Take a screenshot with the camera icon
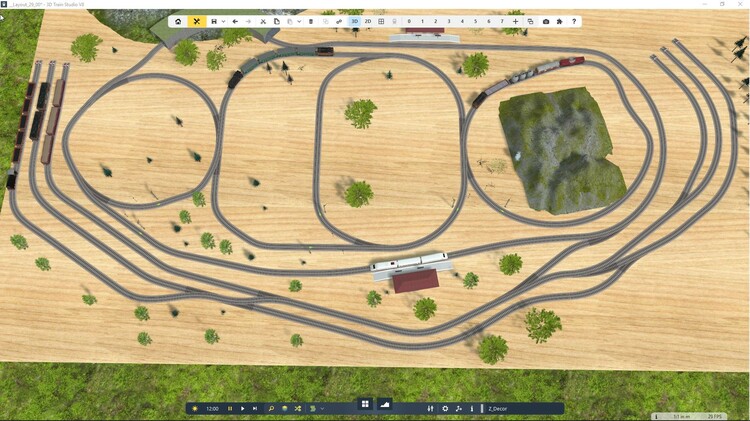This screenshot has width=750, height=421. 546,21
